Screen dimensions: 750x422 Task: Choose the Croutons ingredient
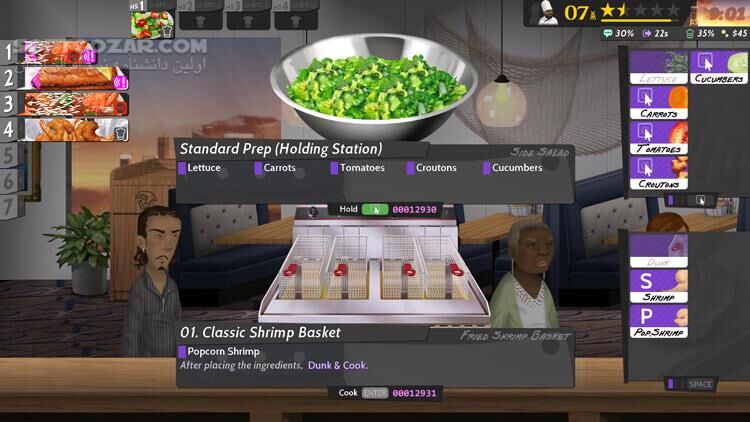(x=659, y=172)
